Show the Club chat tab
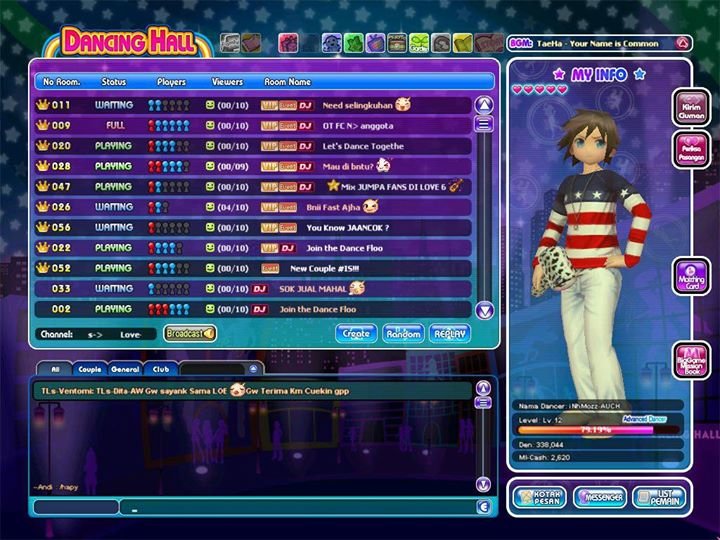720x540 pixels. 160,369
